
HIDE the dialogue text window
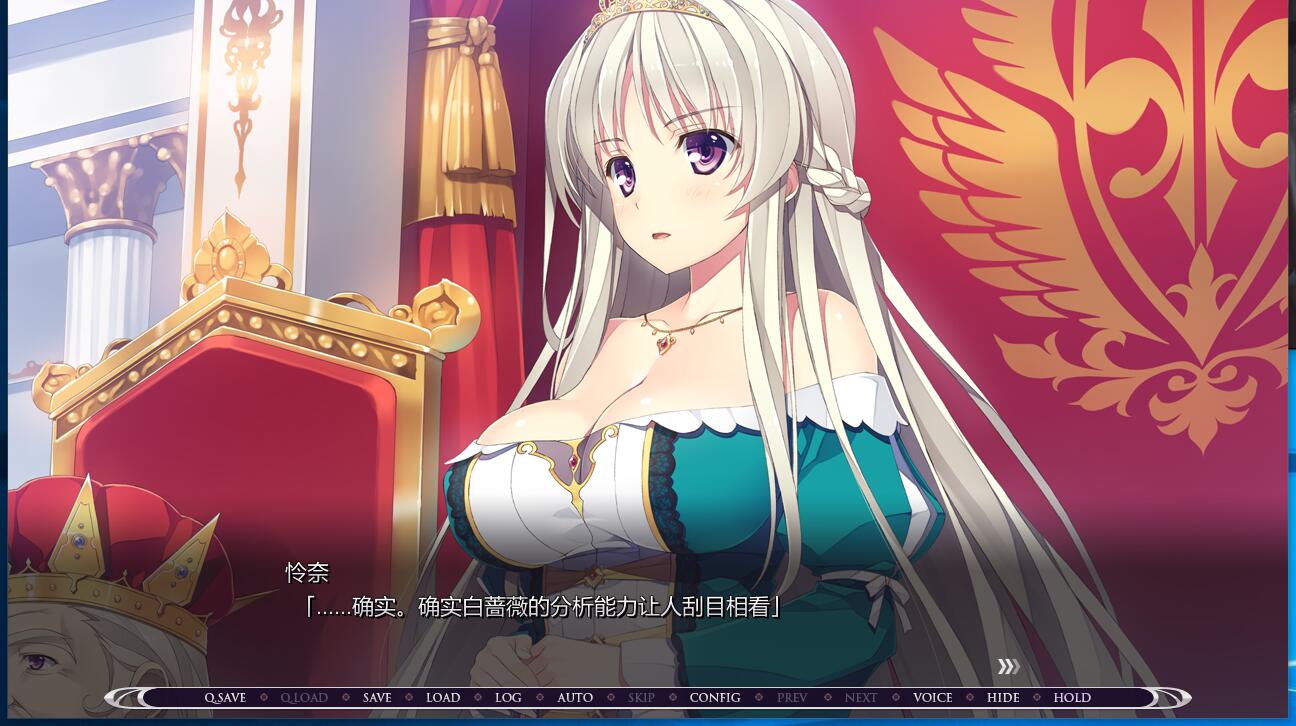tap(1003, 697)
